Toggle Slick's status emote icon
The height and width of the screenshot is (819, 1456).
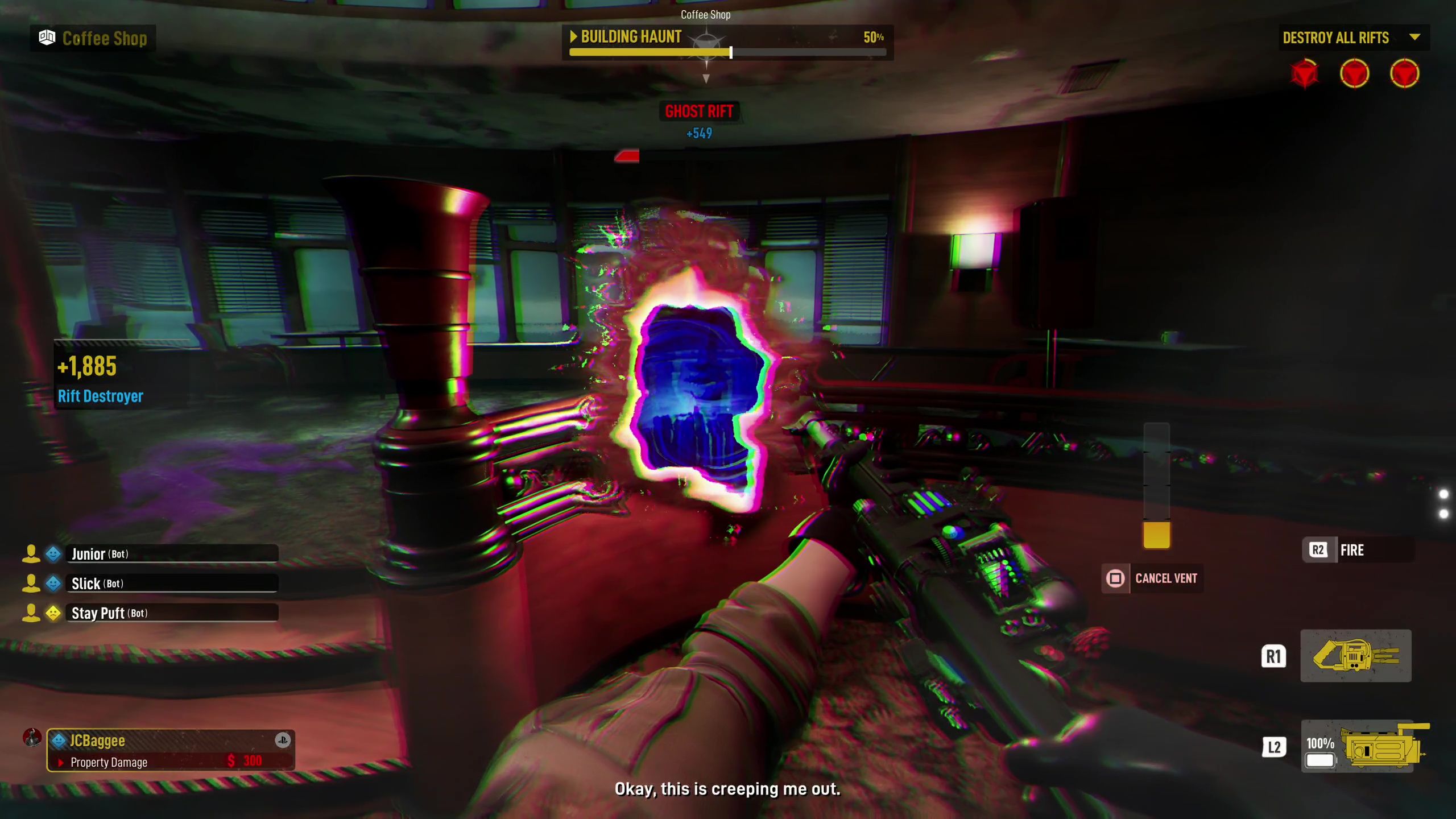(52, 584)
